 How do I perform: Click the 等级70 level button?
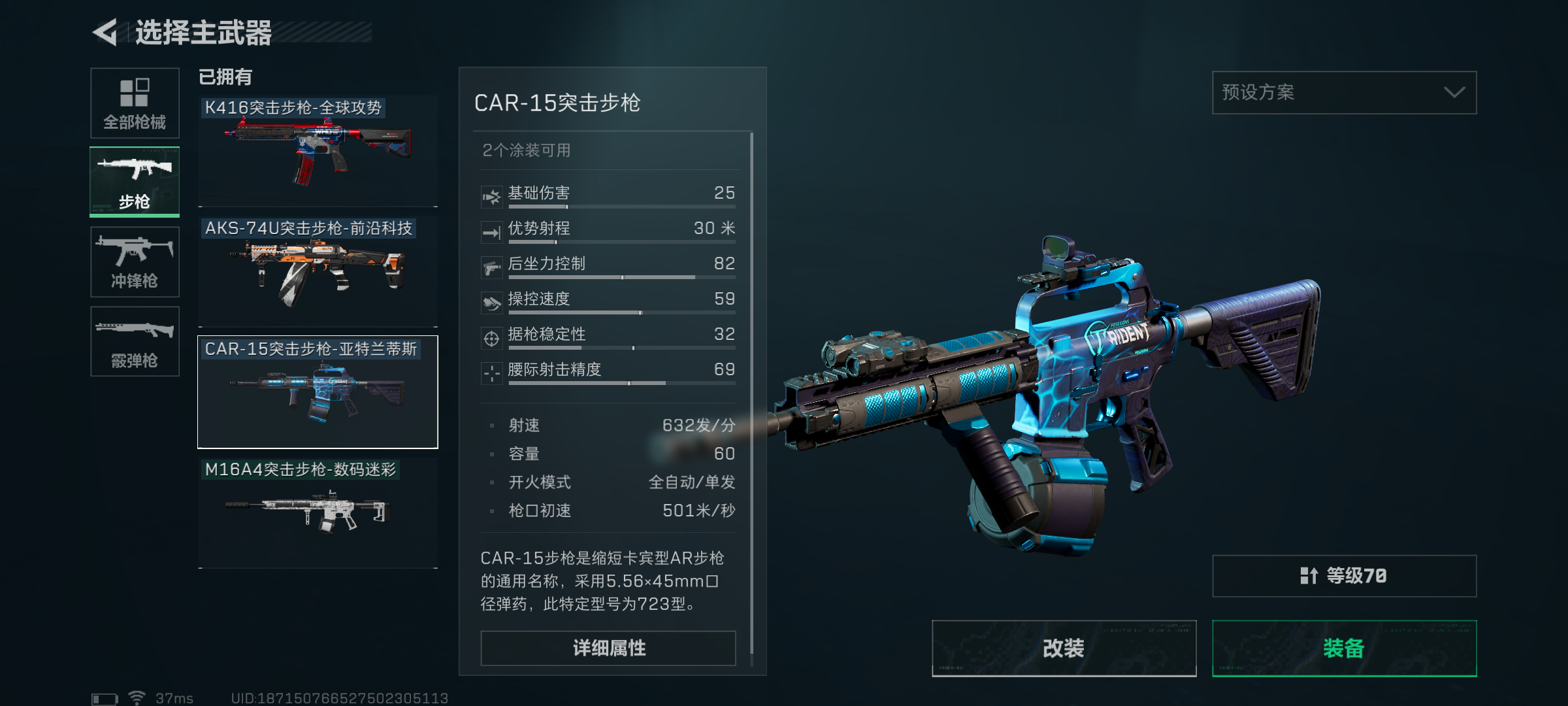coord(1344,576)
